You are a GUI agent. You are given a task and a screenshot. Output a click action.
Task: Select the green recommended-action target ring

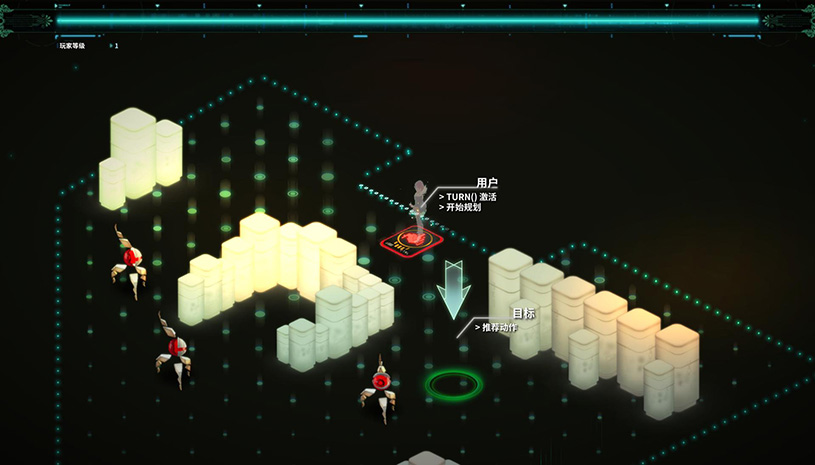453,383
